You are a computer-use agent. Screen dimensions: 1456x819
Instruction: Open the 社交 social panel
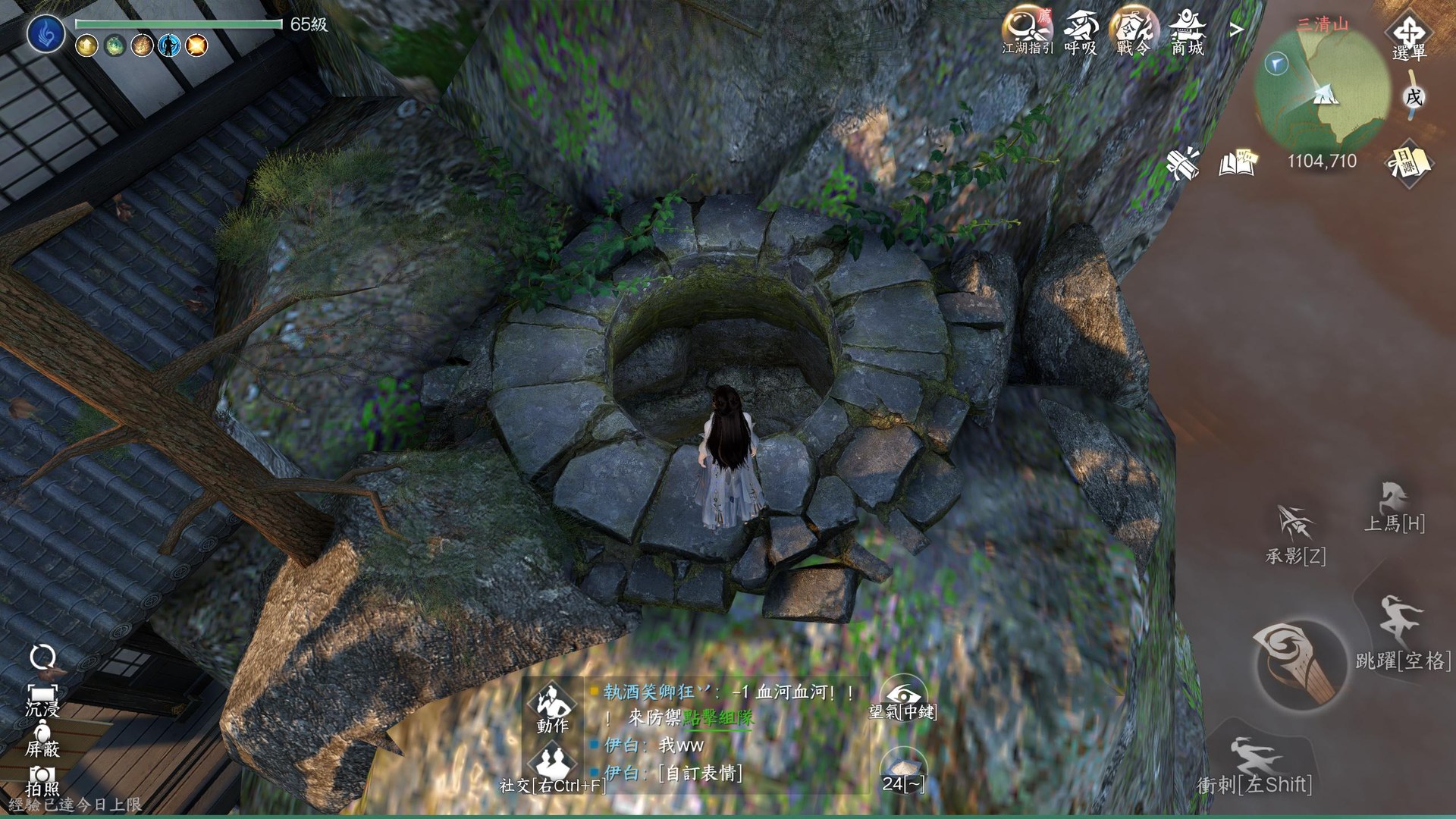pos(551,767)
